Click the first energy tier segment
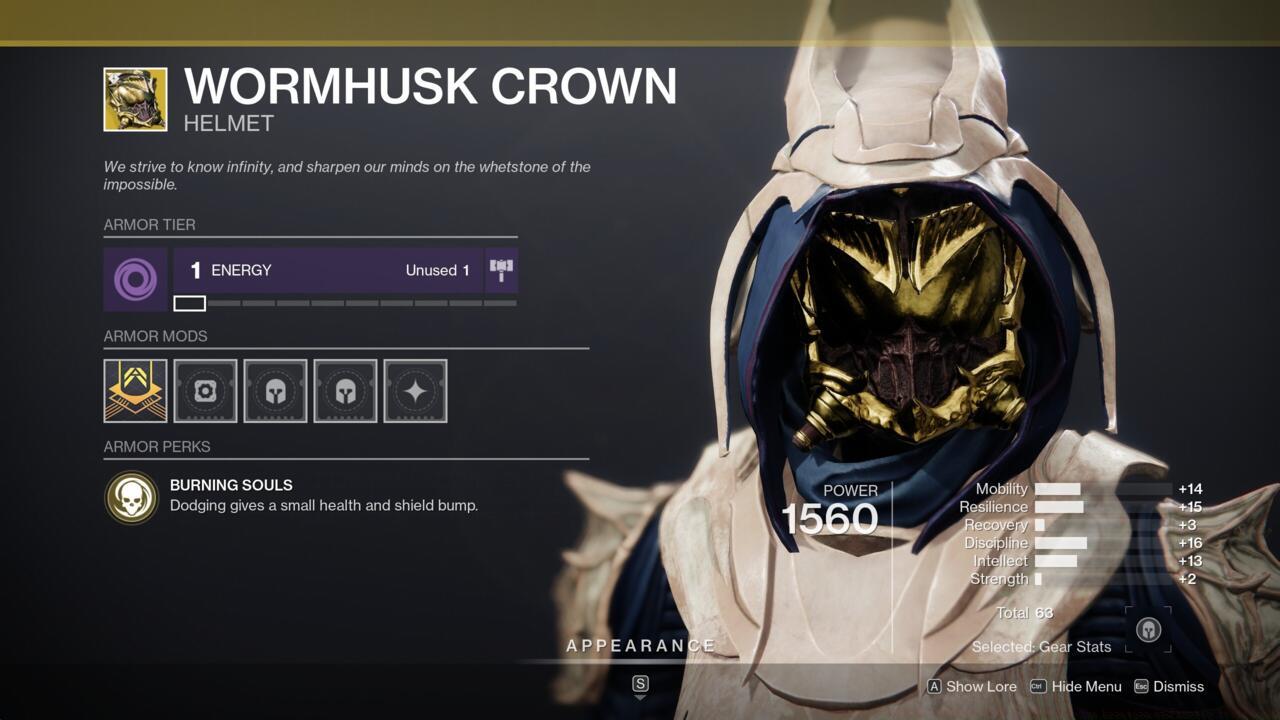Image resolution: width=1280 pixels, height=720 pixels. pyautogui.click(x=190, y=302)
